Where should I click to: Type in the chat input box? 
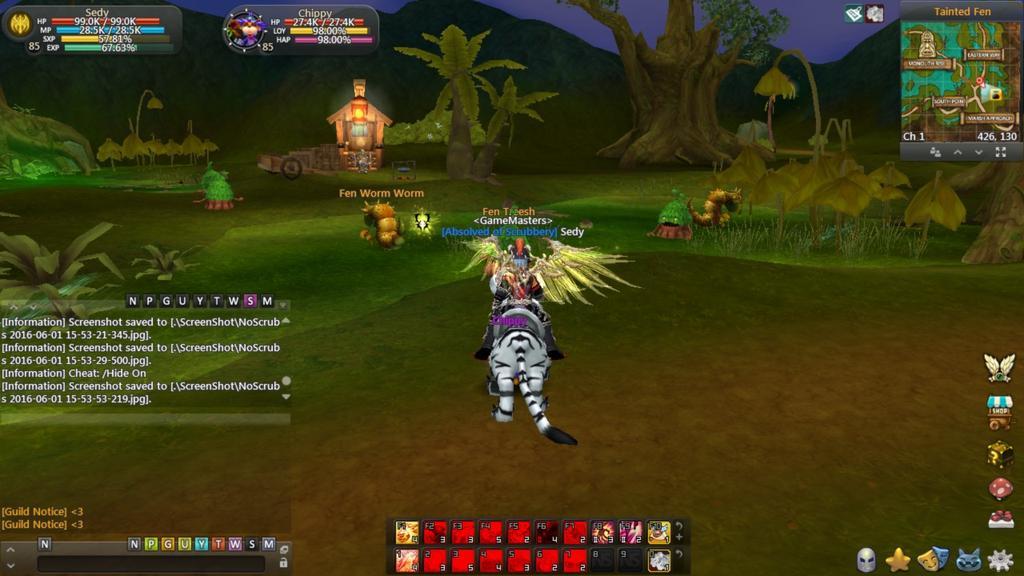[x=150, y=564]
